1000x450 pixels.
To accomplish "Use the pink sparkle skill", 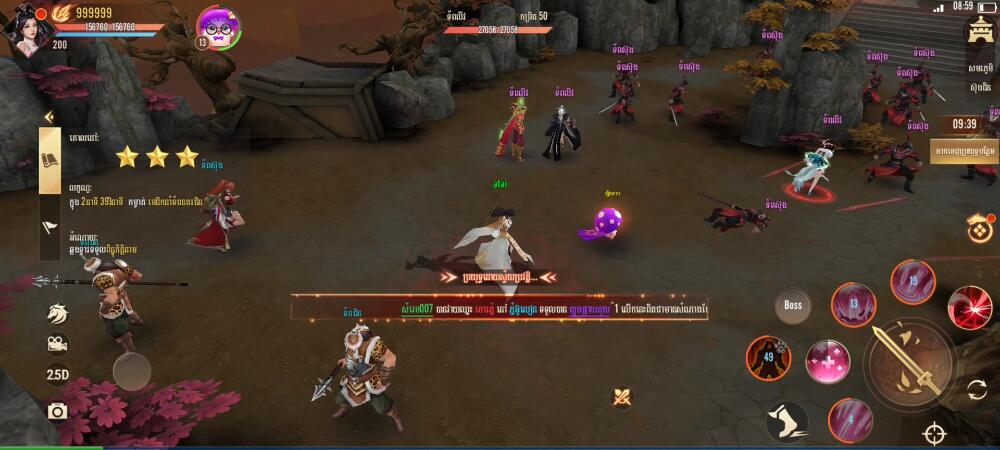I will tap(828, 361).
